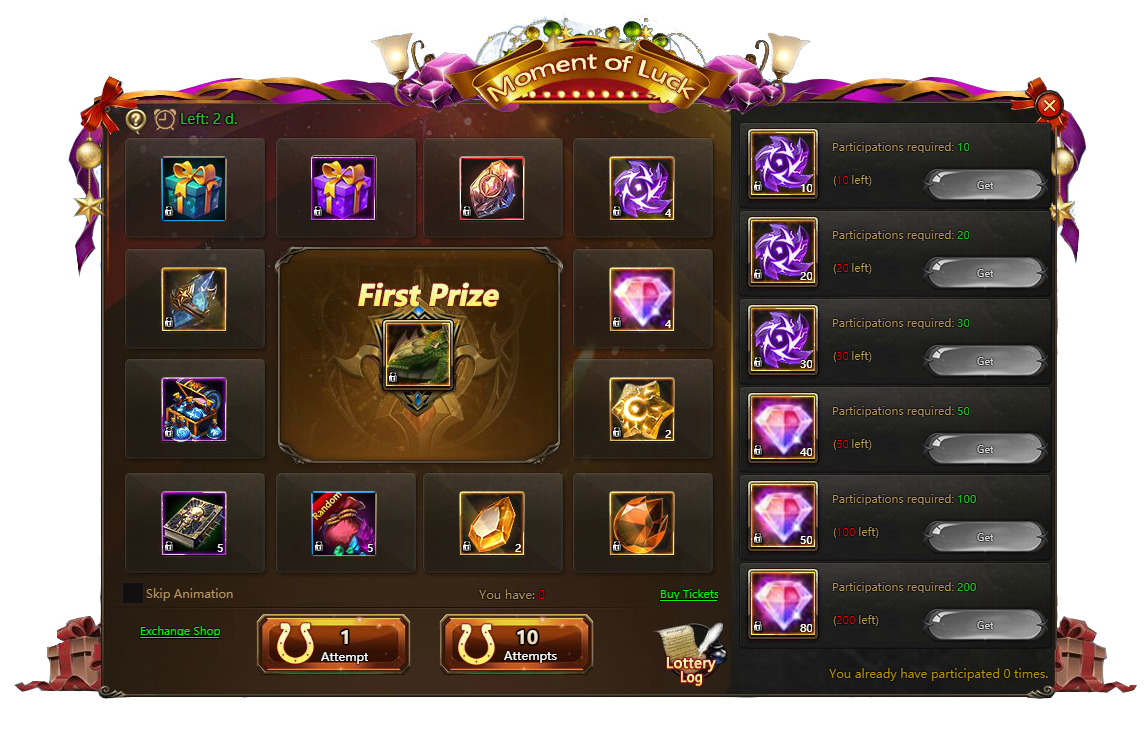Image resolution: width=1147 pixels, height=738 pixels.
Task: View the Random red pouch prize
Action: (x=343, y=523)
